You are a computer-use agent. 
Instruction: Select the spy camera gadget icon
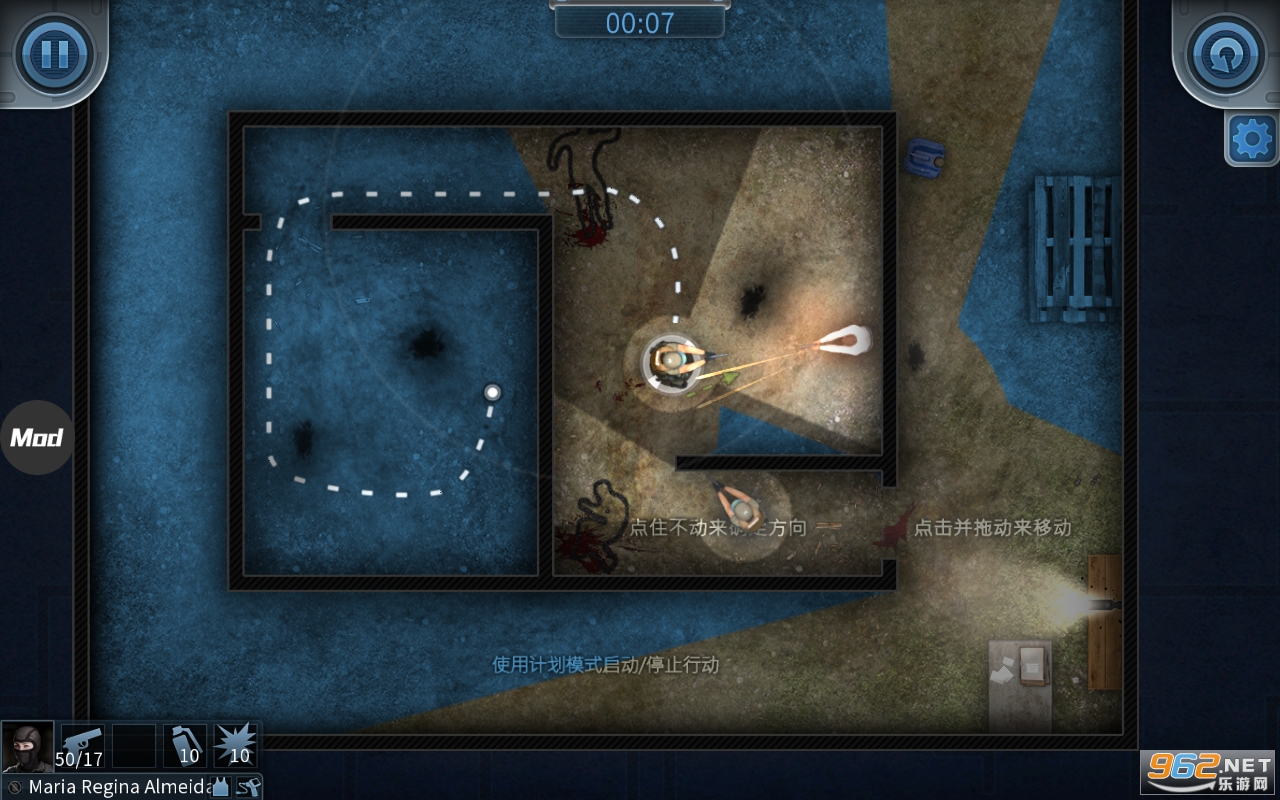pos(248,787)
